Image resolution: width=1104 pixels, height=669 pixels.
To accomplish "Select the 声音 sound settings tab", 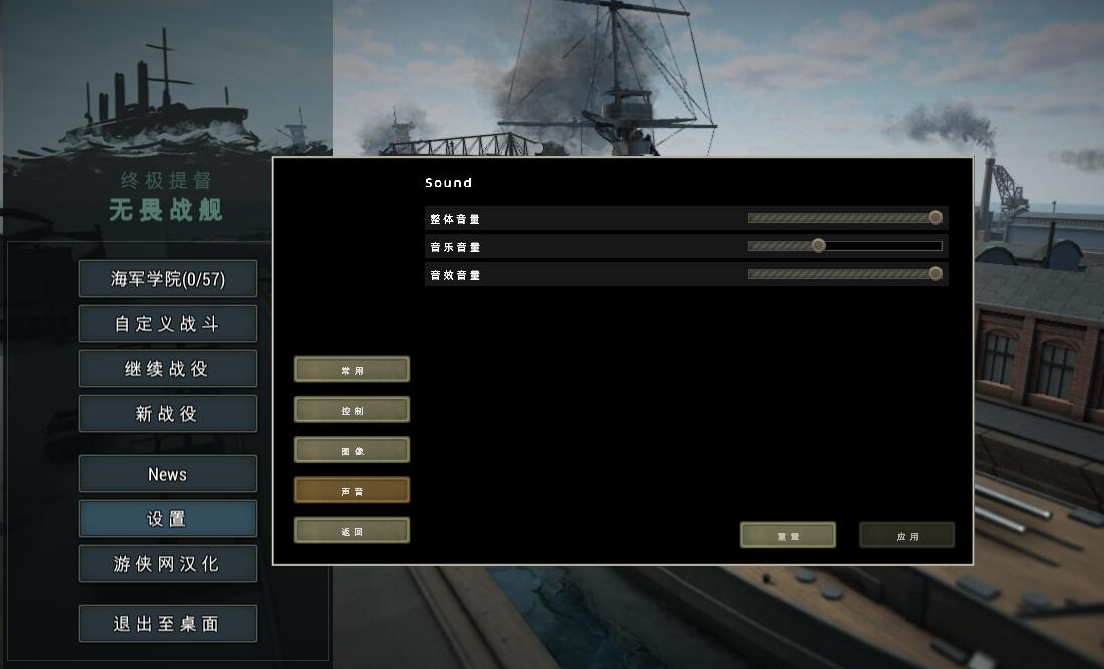I will (x=352, y=491).
